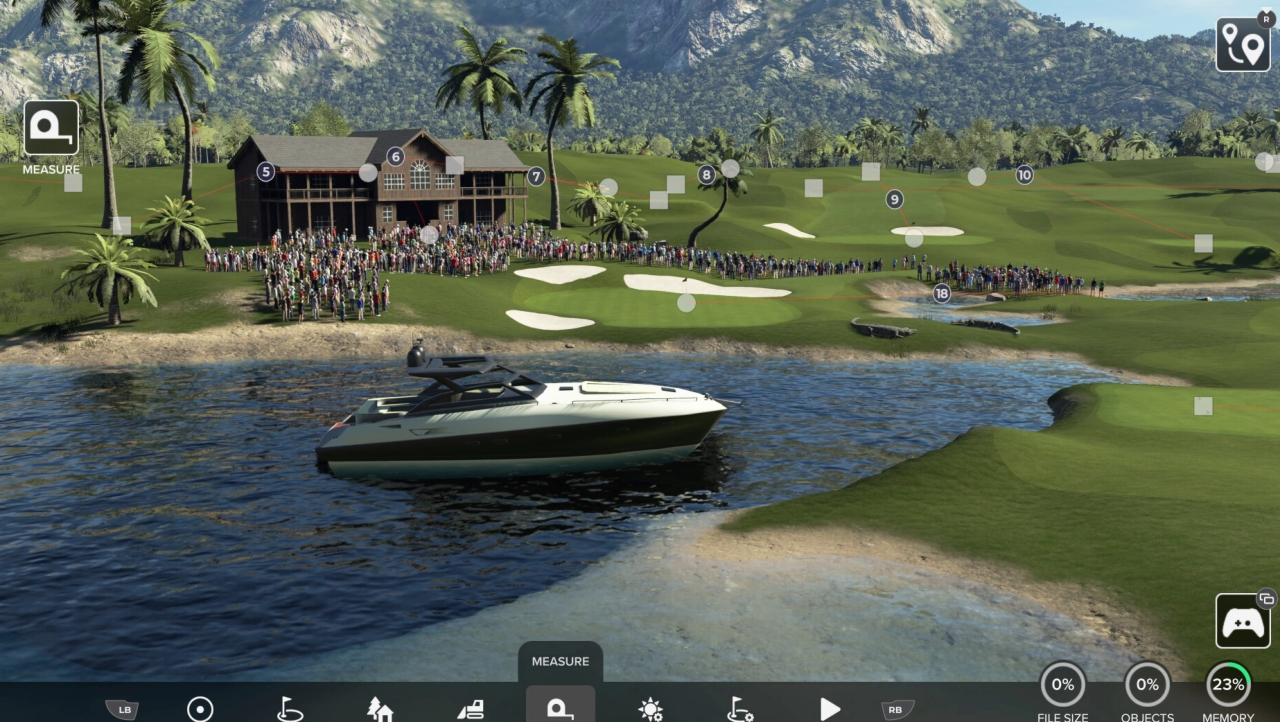Select hole 5 marker

tap(265, 172)
